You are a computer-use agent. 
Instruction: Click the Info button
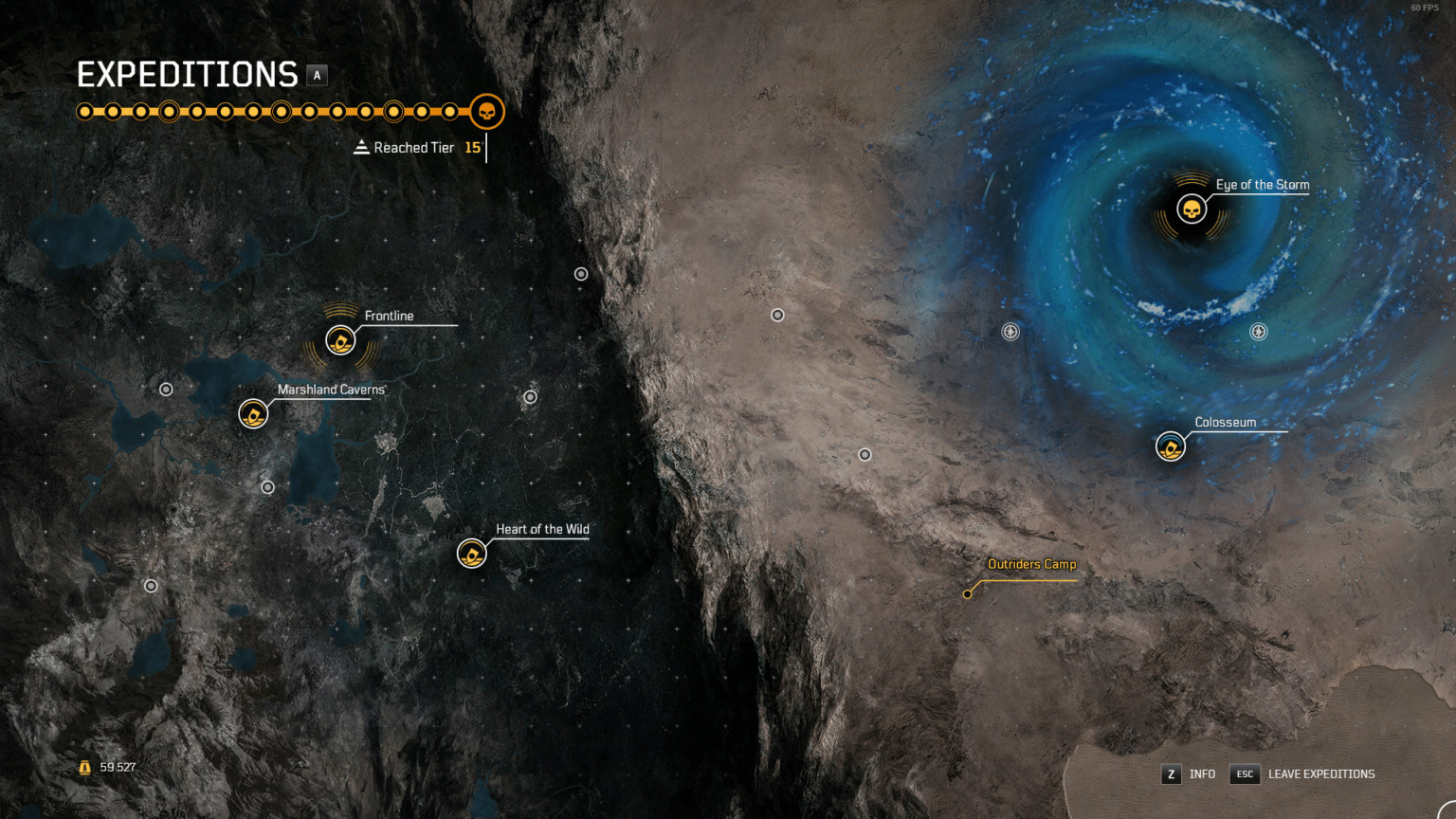(1189, 774)
